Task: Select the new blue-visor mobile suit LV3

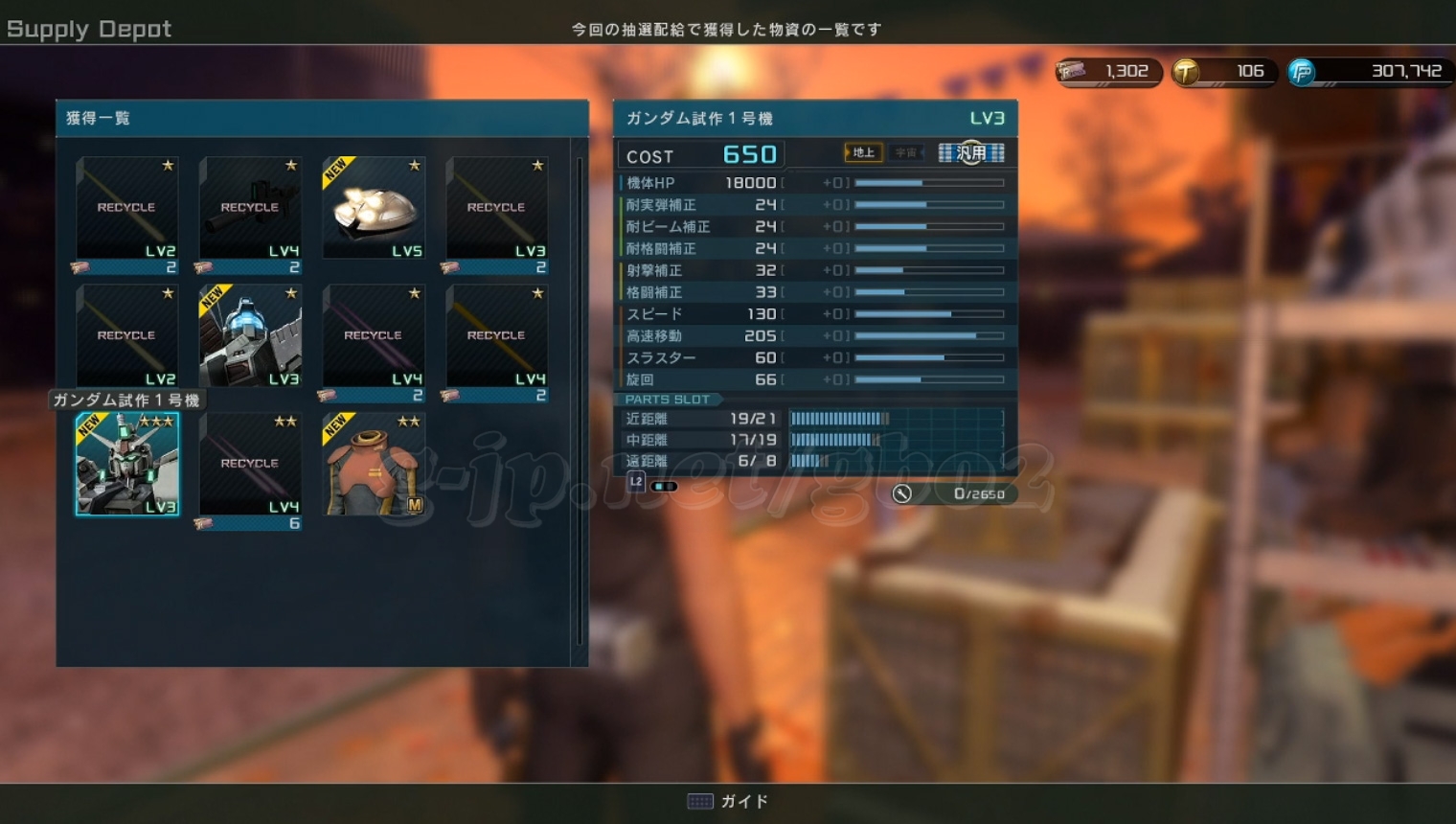Action: click(x=250, y=335)
